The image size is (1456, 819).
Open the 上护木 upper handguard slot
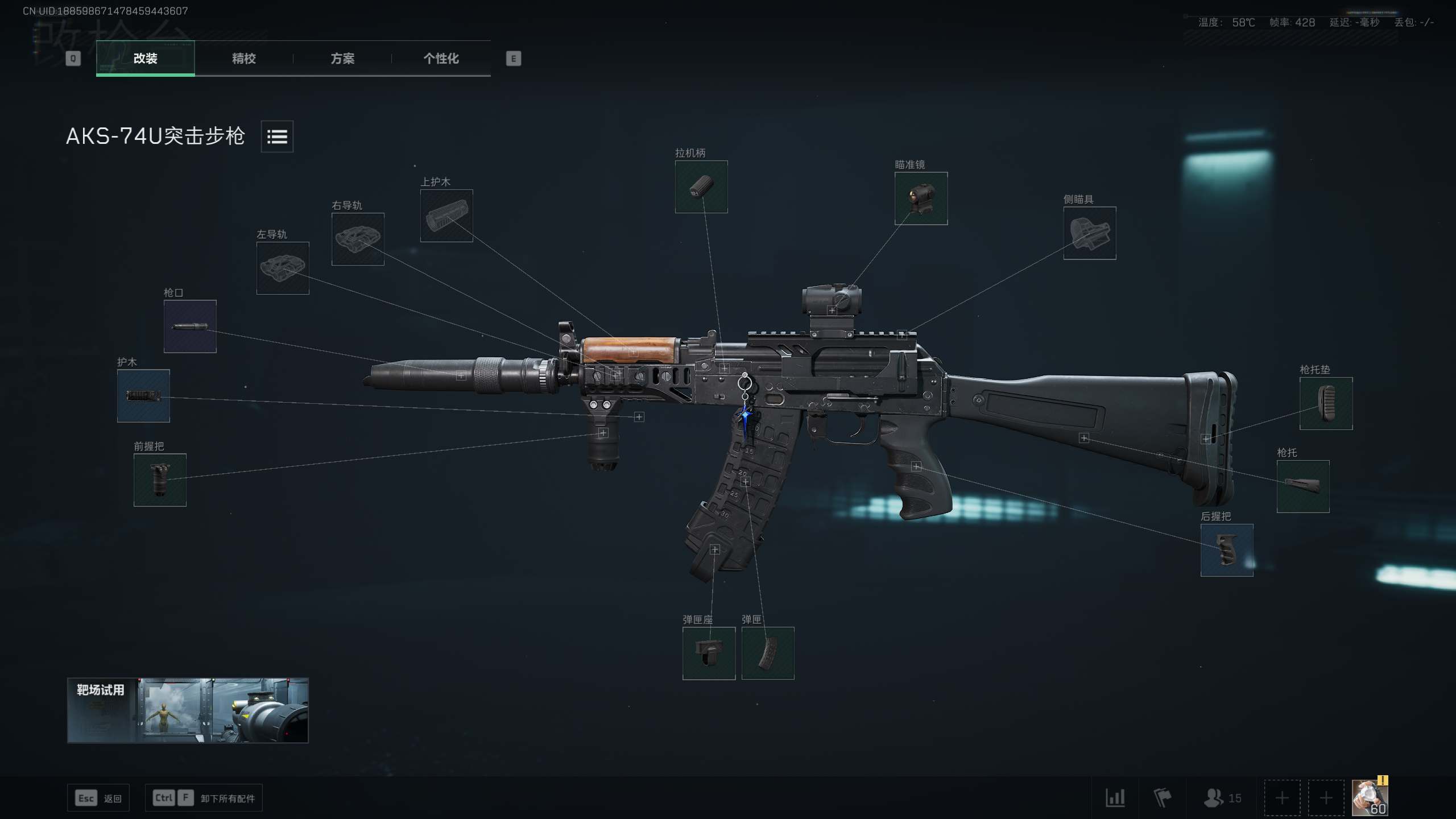tap(447, 216)
